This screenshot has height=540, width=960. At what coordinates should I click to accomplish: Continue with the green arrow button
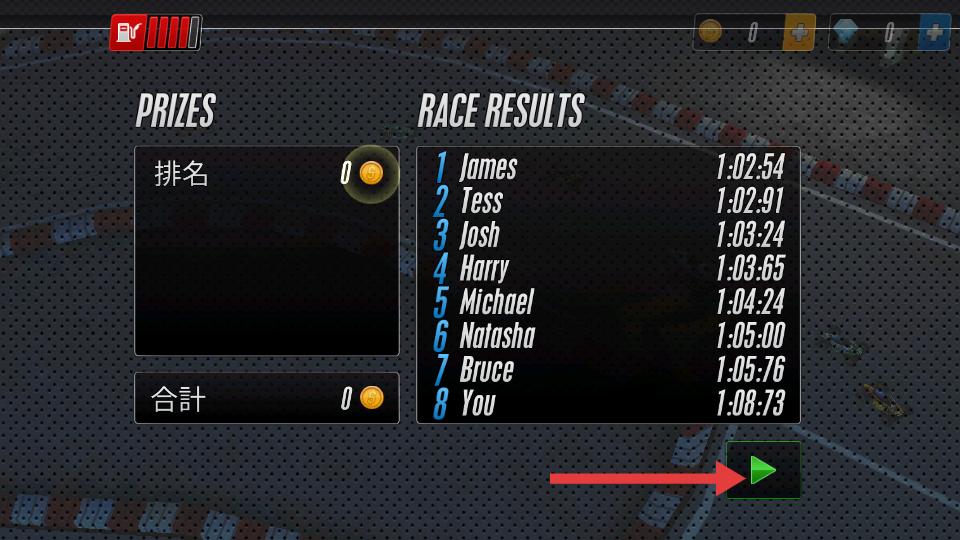tap(763, 470)
